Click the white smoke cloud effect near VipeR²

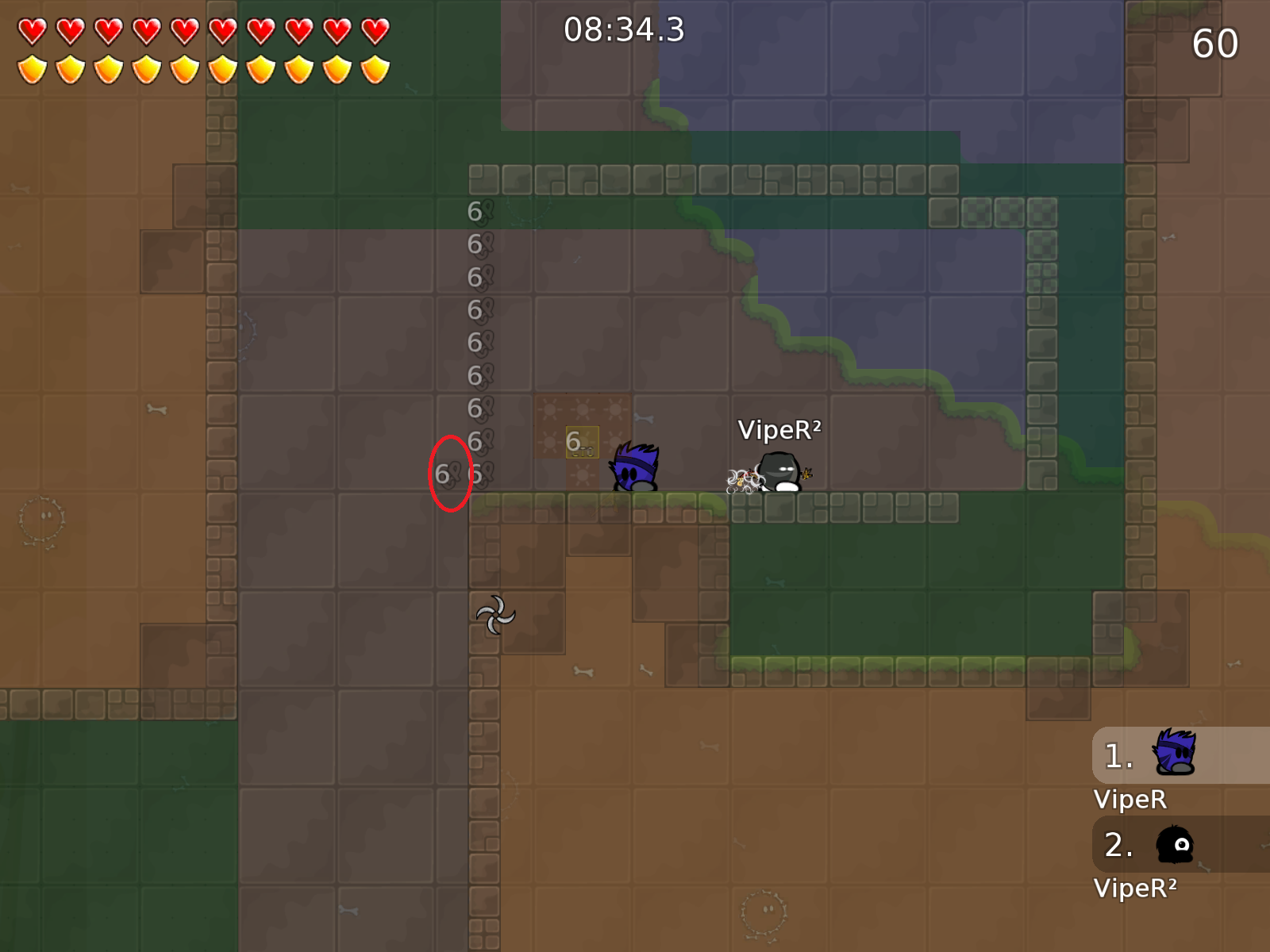coord(740,479)
